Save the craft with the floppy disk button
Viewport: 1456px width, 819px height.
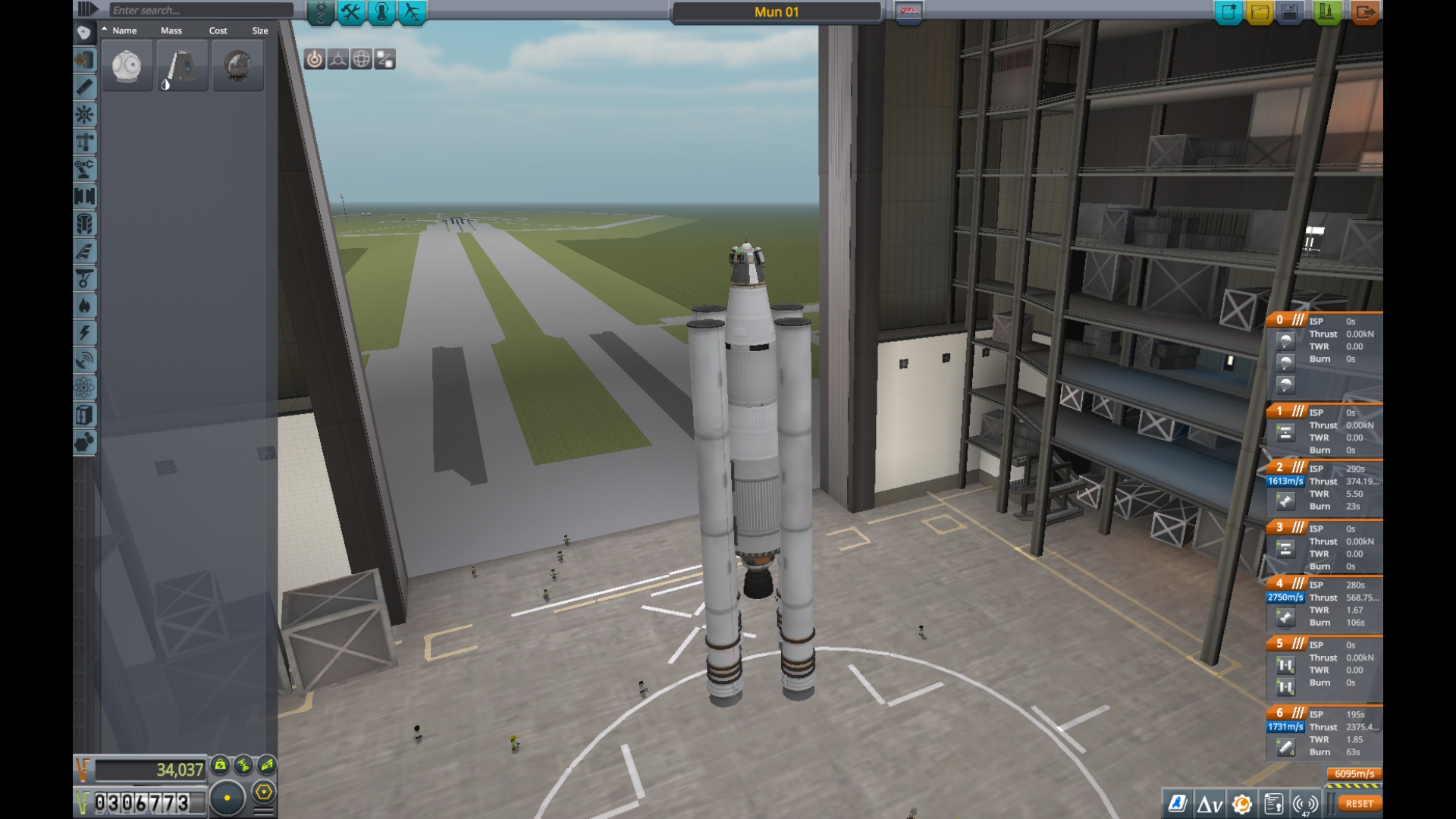click(x=1290, y=12)
